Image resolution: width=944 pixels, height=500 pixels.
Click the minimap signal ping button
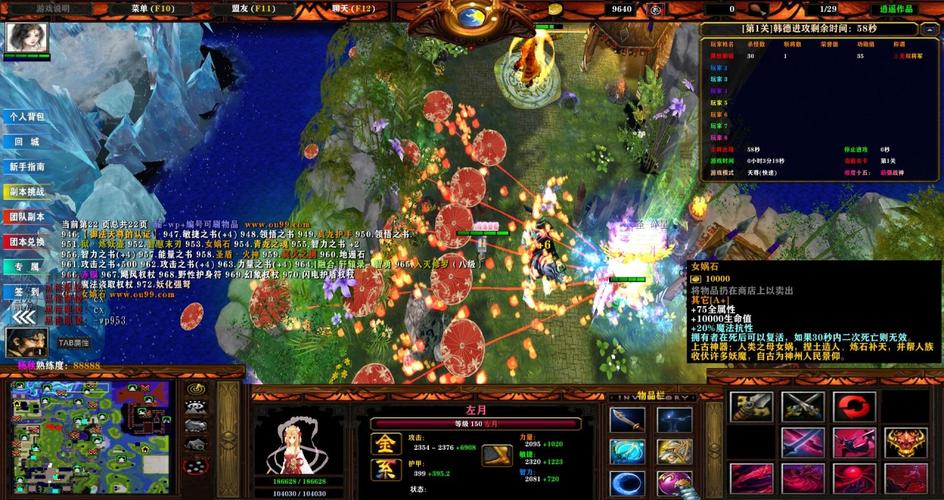pos(196,390)
